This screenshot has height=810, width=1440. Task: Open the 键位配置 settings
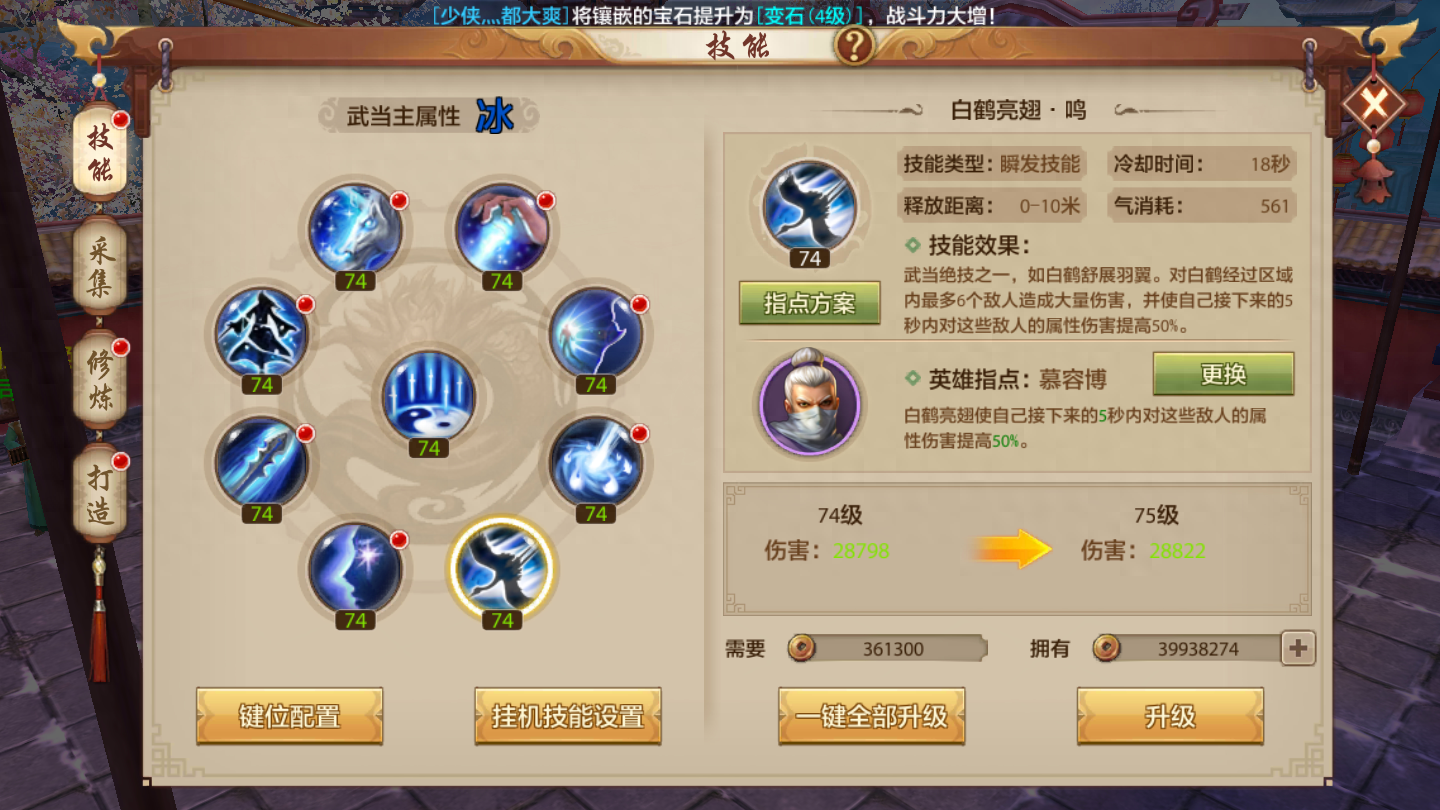point(290,718)
